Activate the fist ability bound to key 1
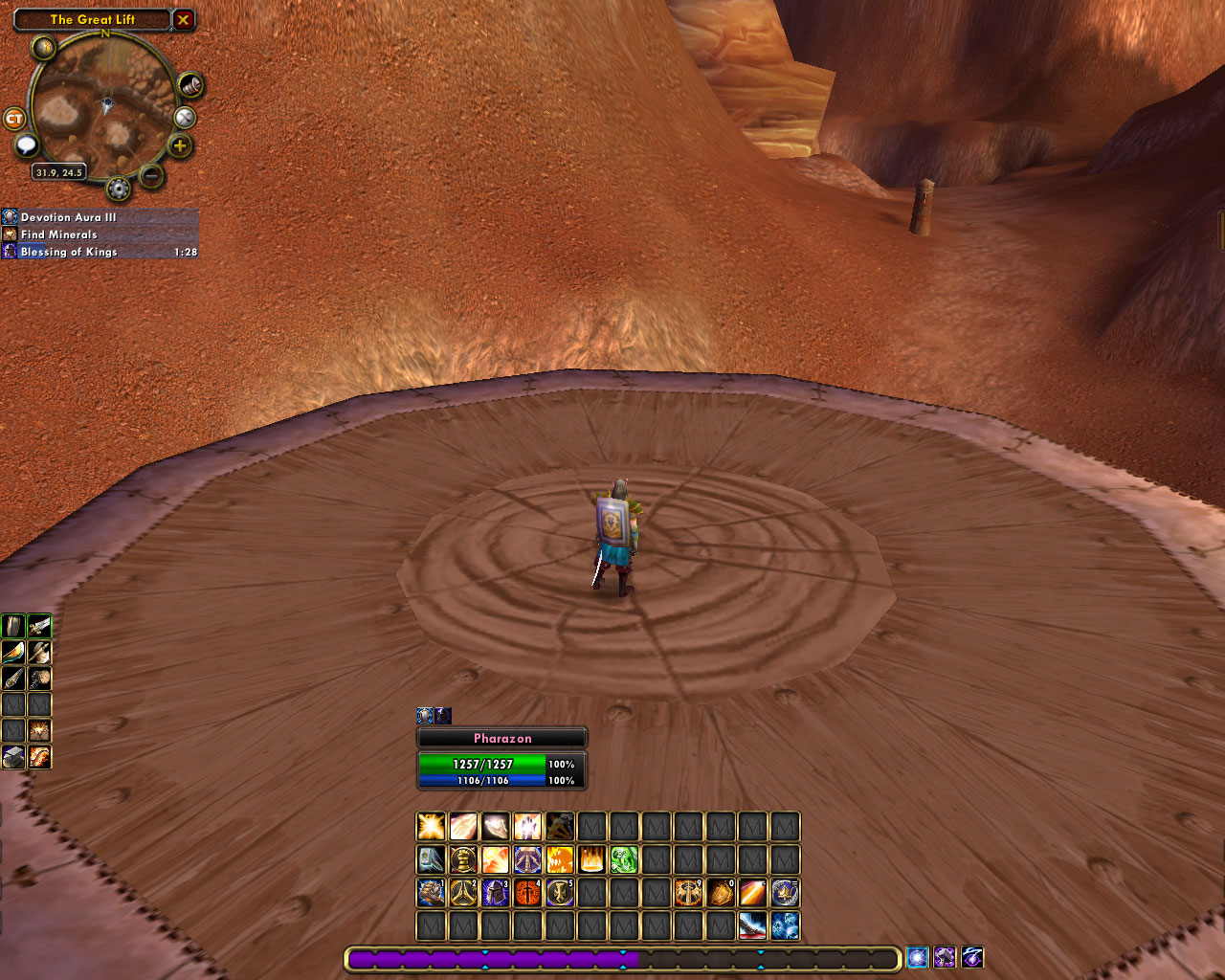Viewport: 1225px width, 980px height. pyautogui.click(x=431, y=892)
